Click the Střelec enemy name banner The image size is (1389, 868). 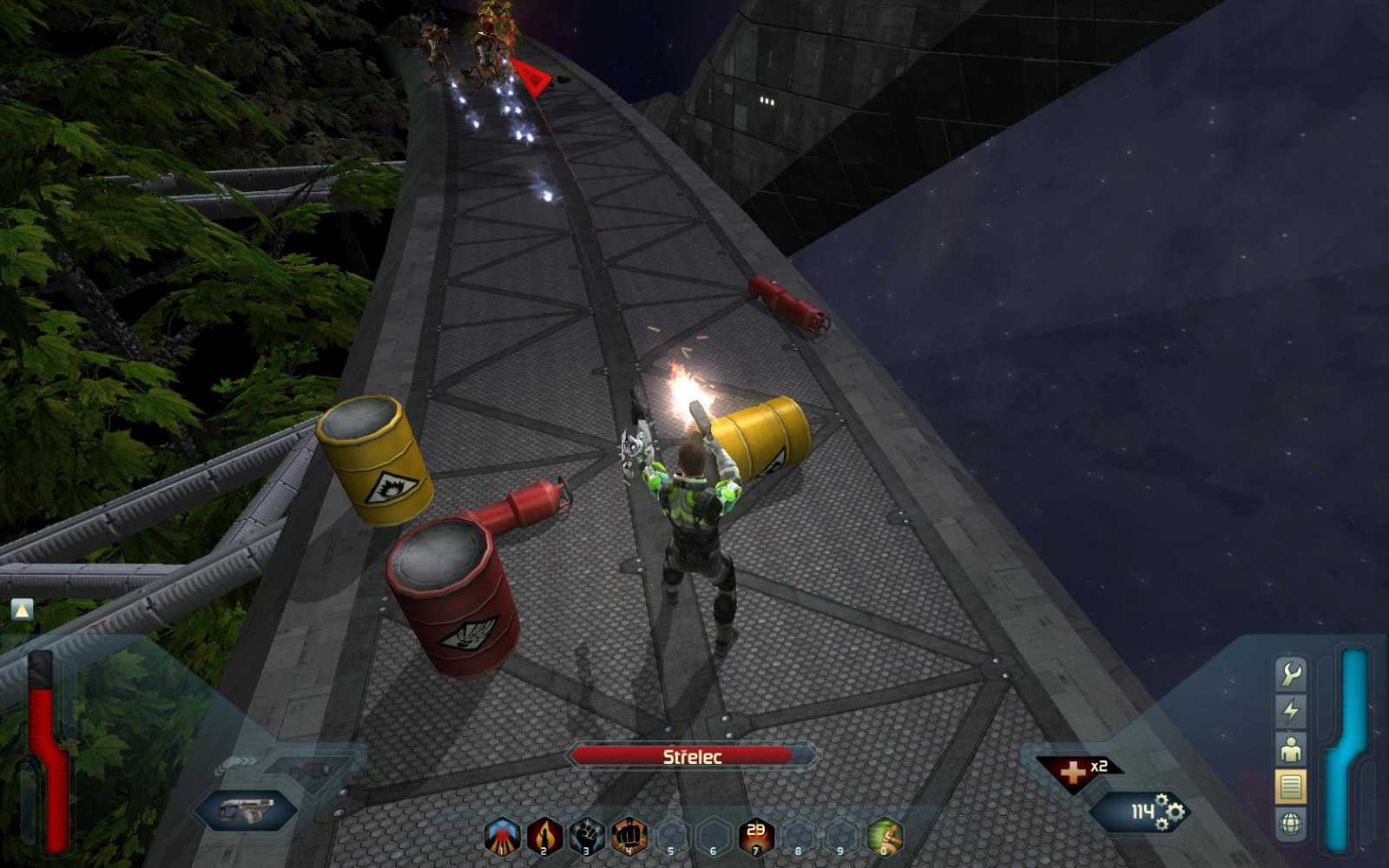686,756
